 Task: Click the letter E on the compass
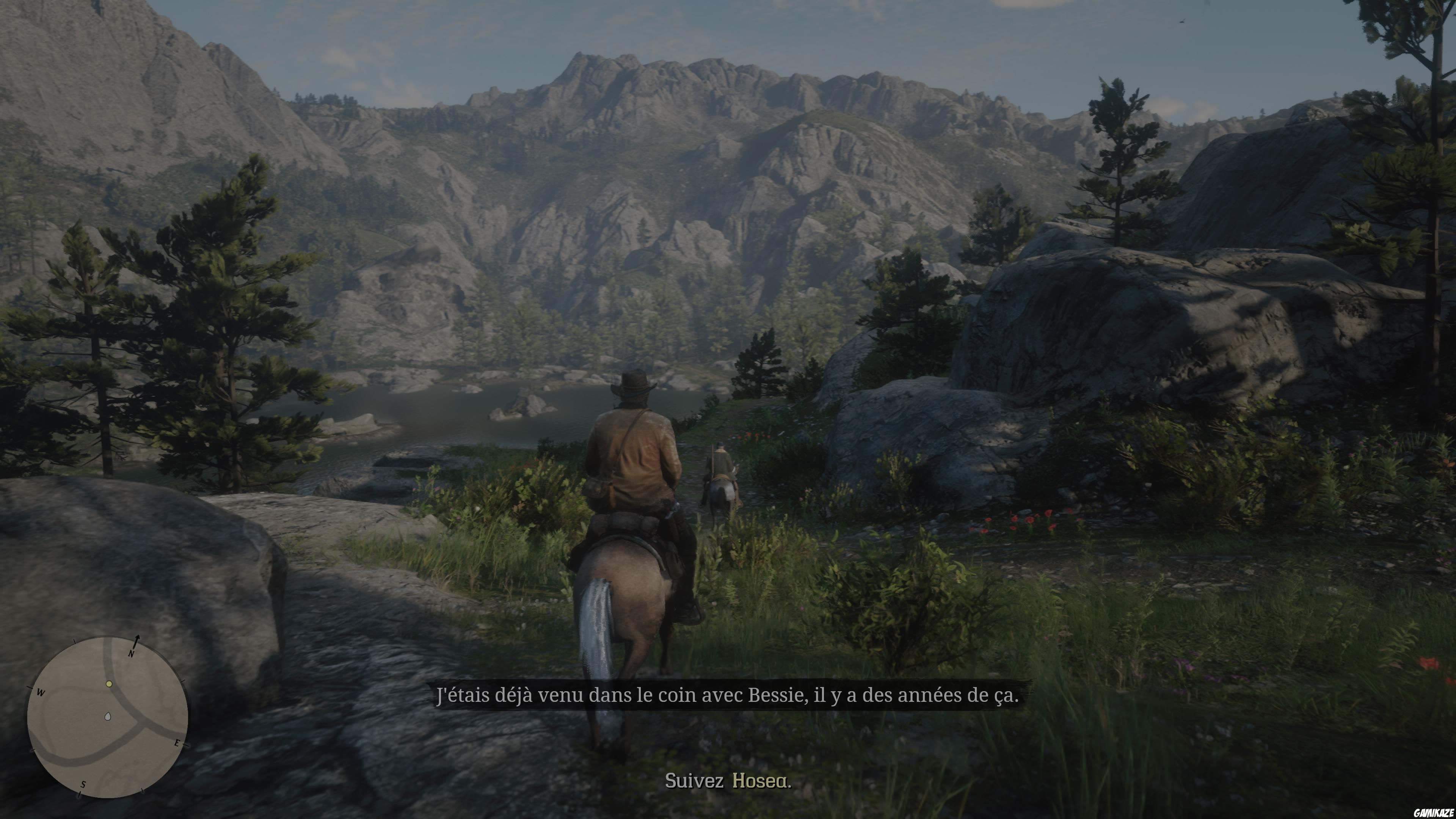(178, 743)
